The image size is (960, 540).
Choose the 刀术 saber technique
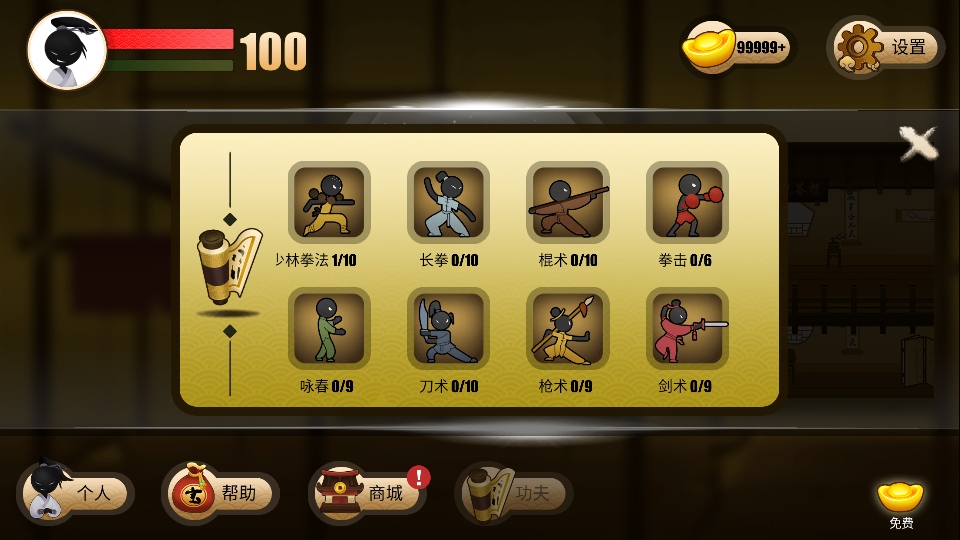(448, 328)
